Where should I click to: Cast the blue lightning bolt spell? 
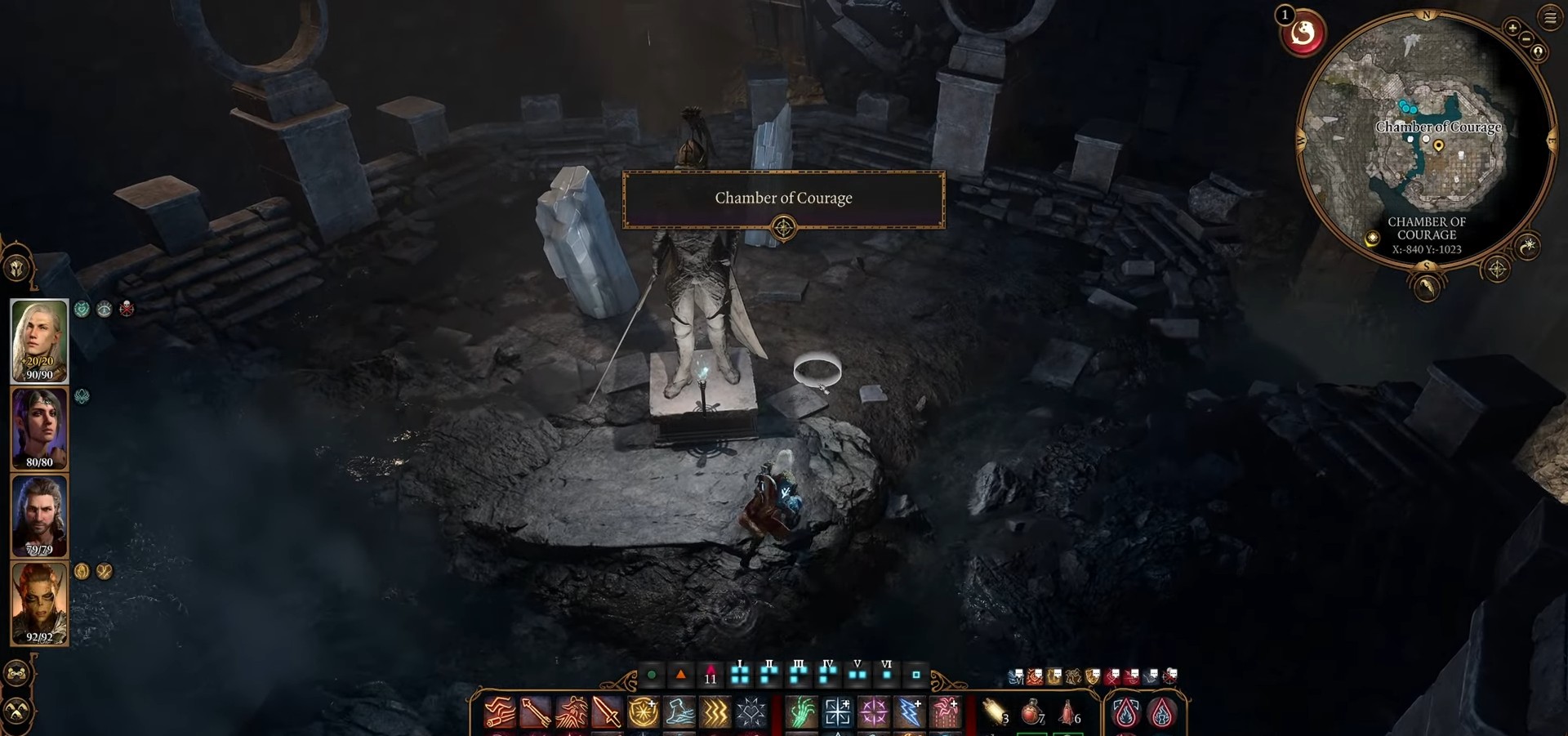pos(909,712)
